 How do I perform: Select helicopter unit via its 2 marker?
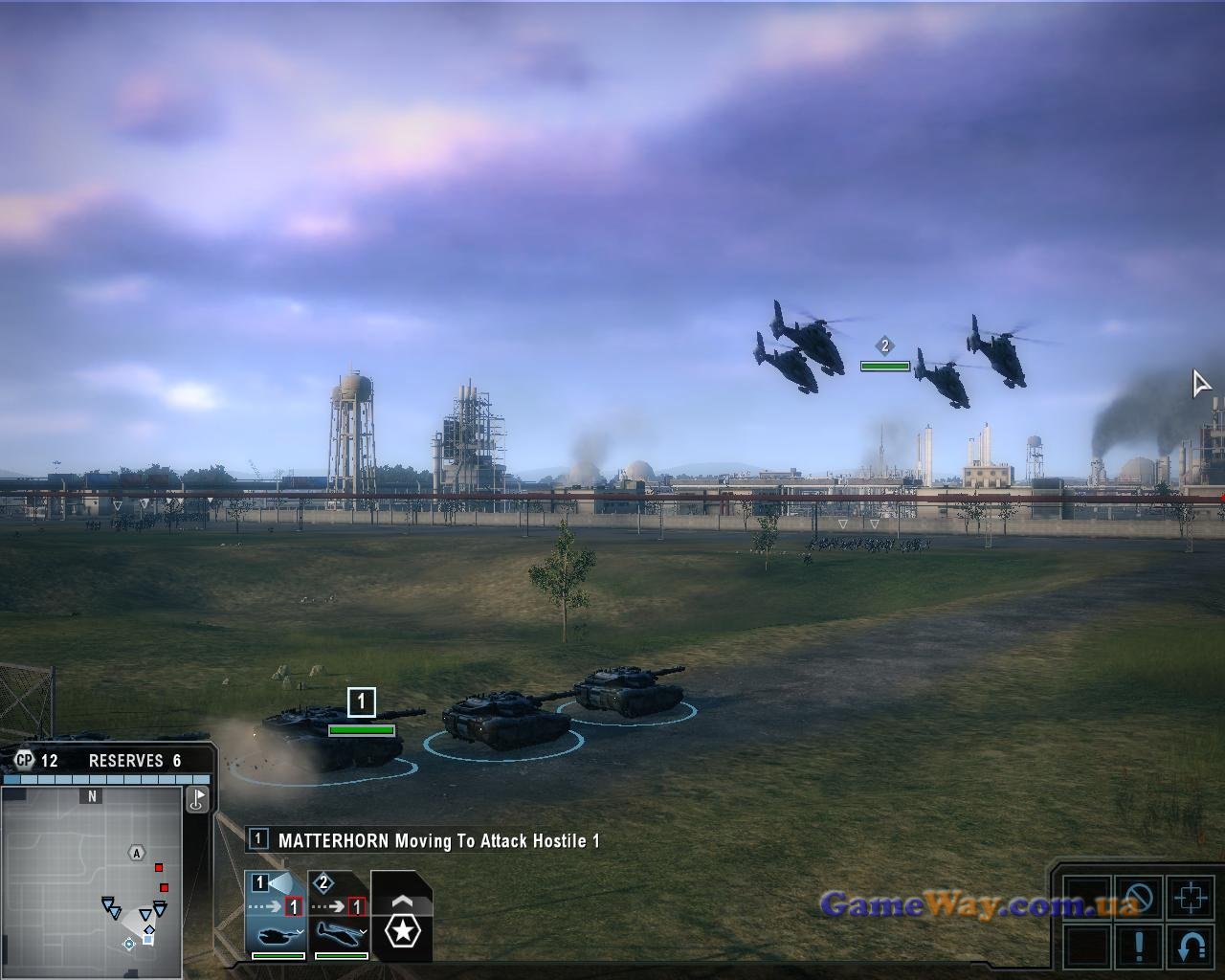pyautogui.click(x=885, y=345)
